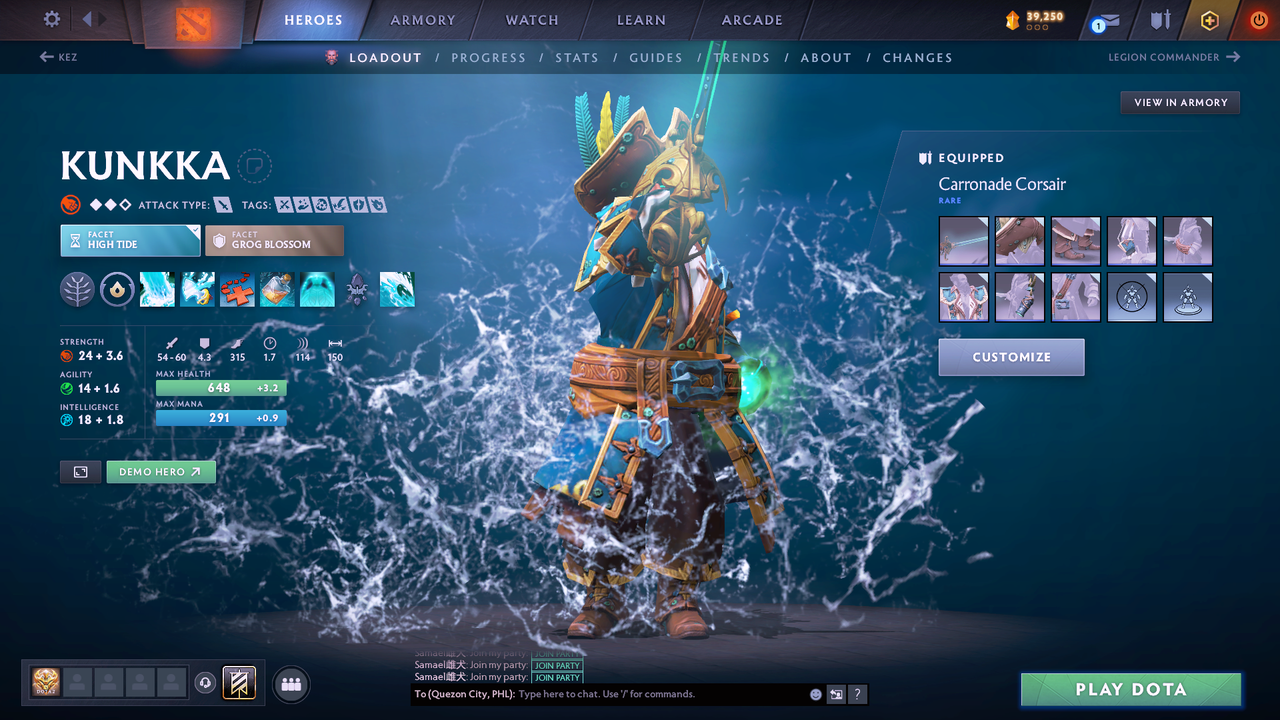Toggle the loadout view icon beside Demo Hero
The image size is (1280, 720).
(80, 471)
